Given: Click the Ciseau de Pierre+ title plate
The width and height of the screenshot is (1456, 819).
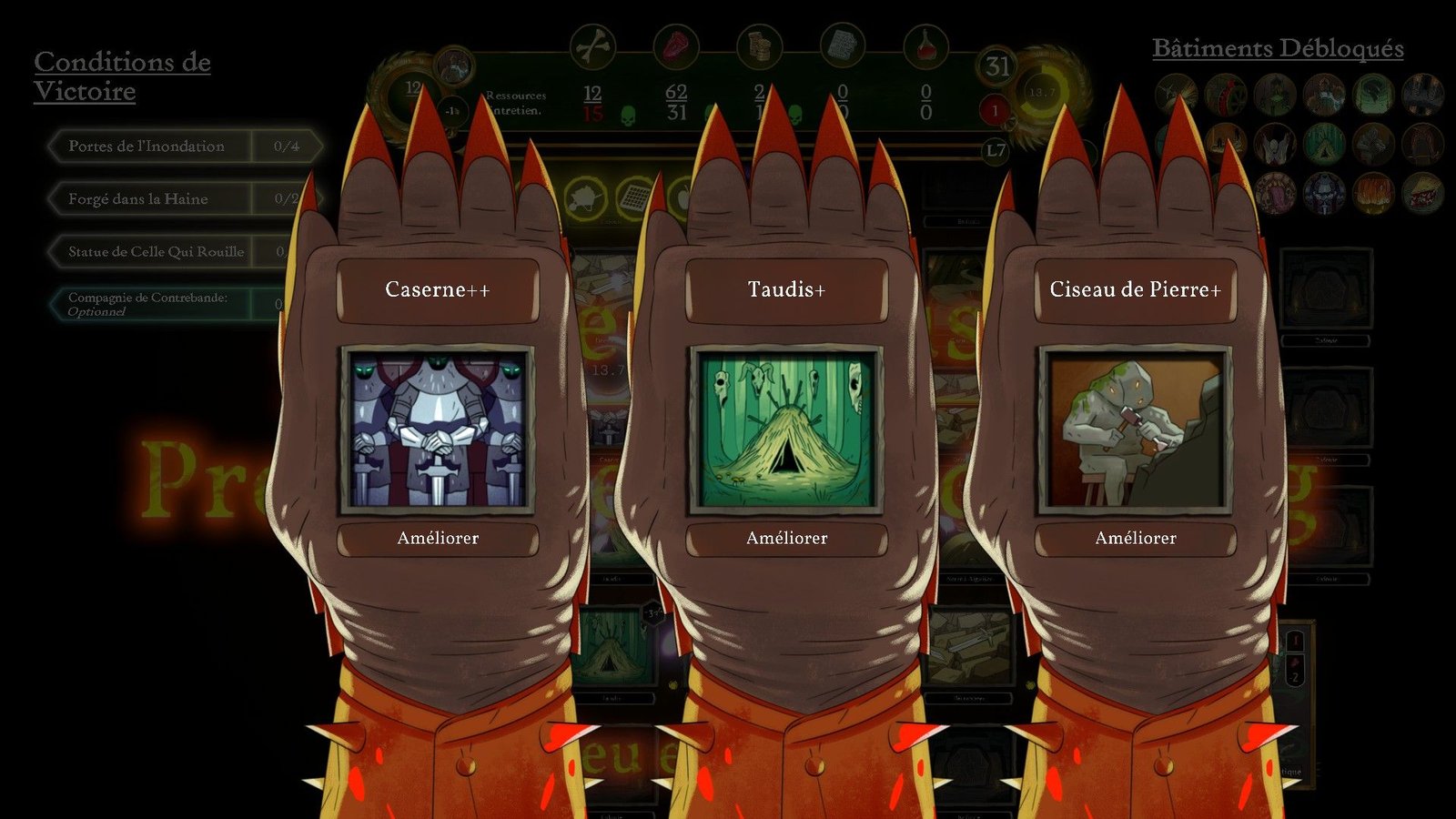Looking at the screenshot, I should click(1135, 290).
